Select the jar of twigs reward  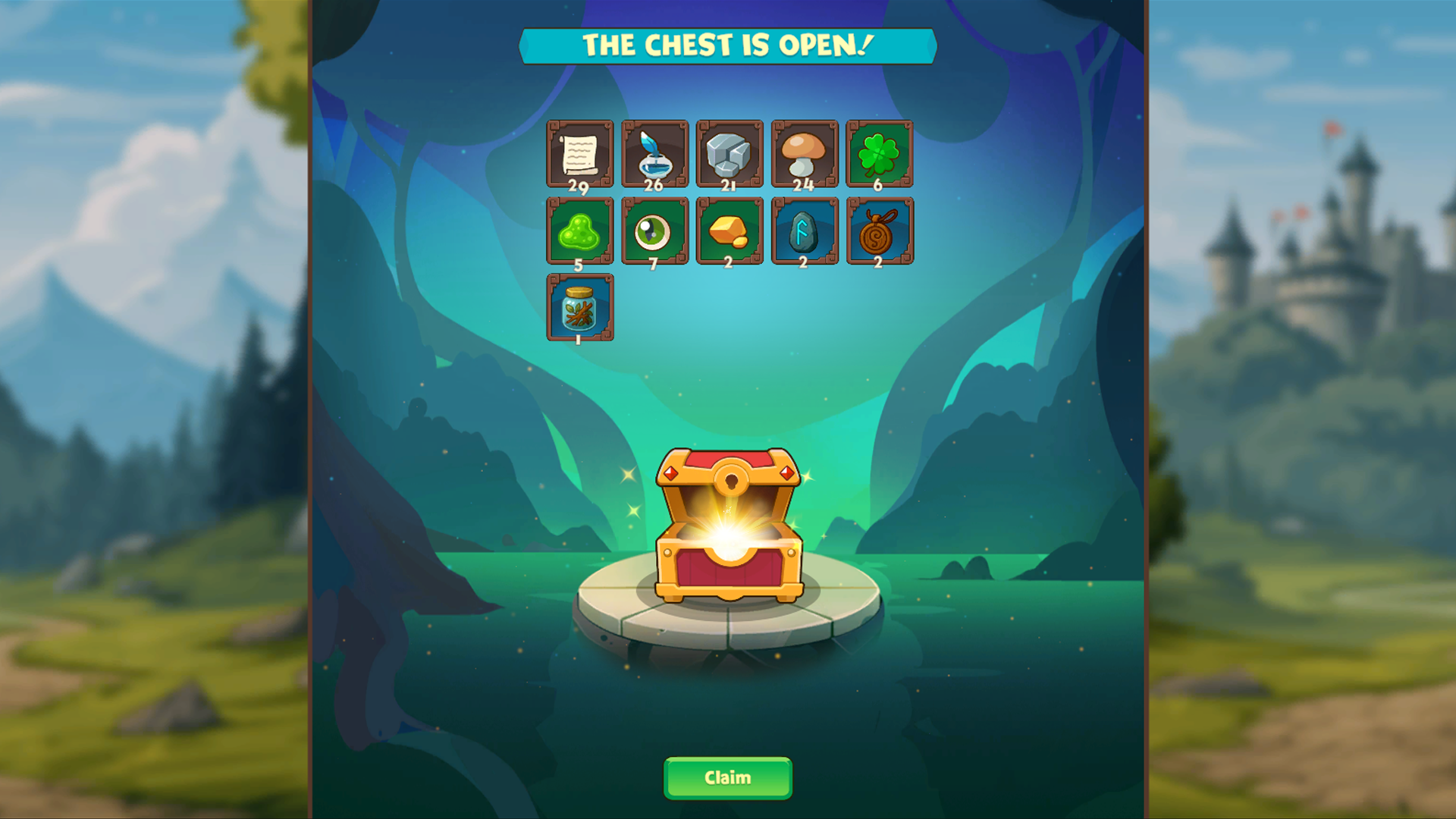coord(580,309)
